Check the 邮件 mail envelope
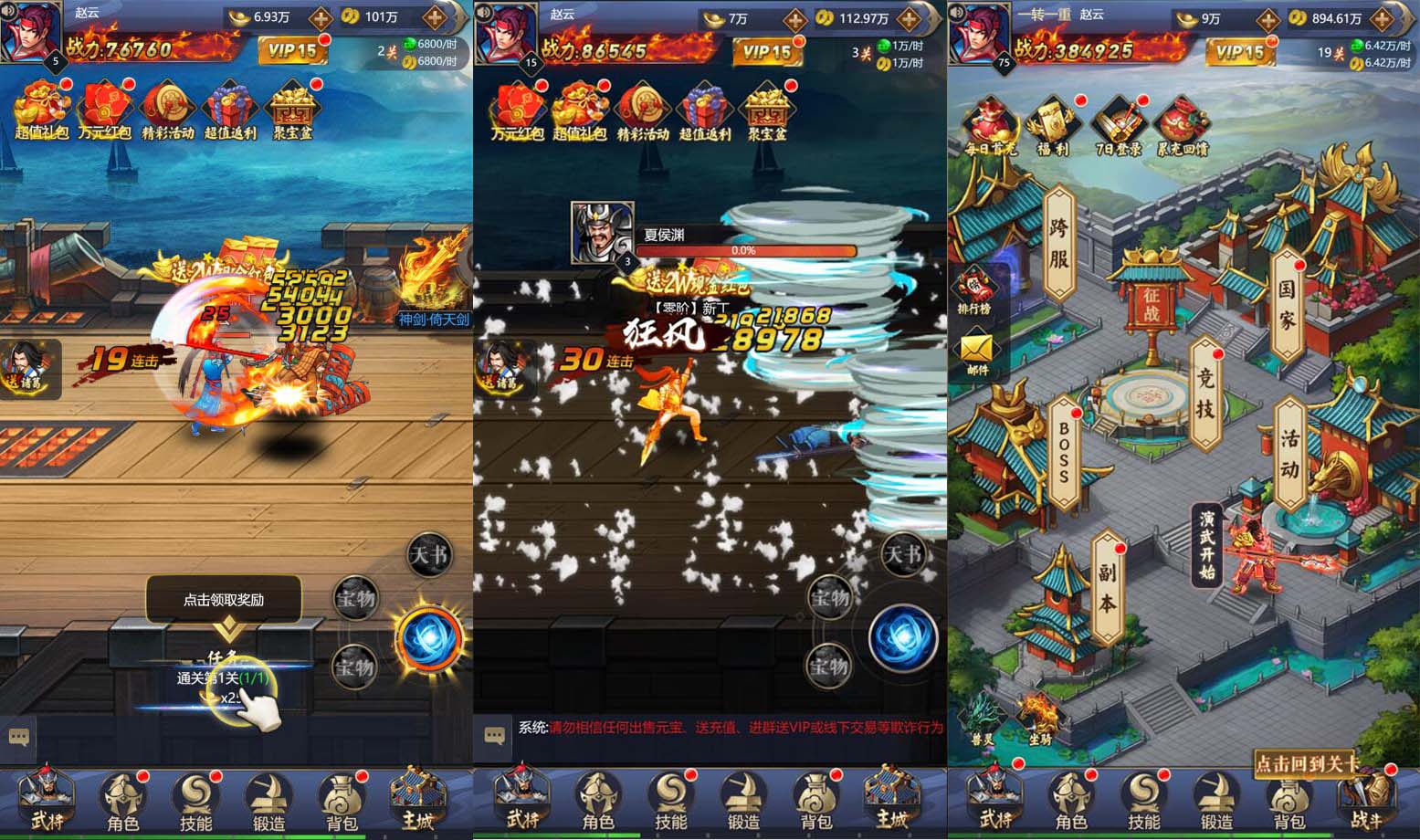1420x840 pixels. (977, 353)
